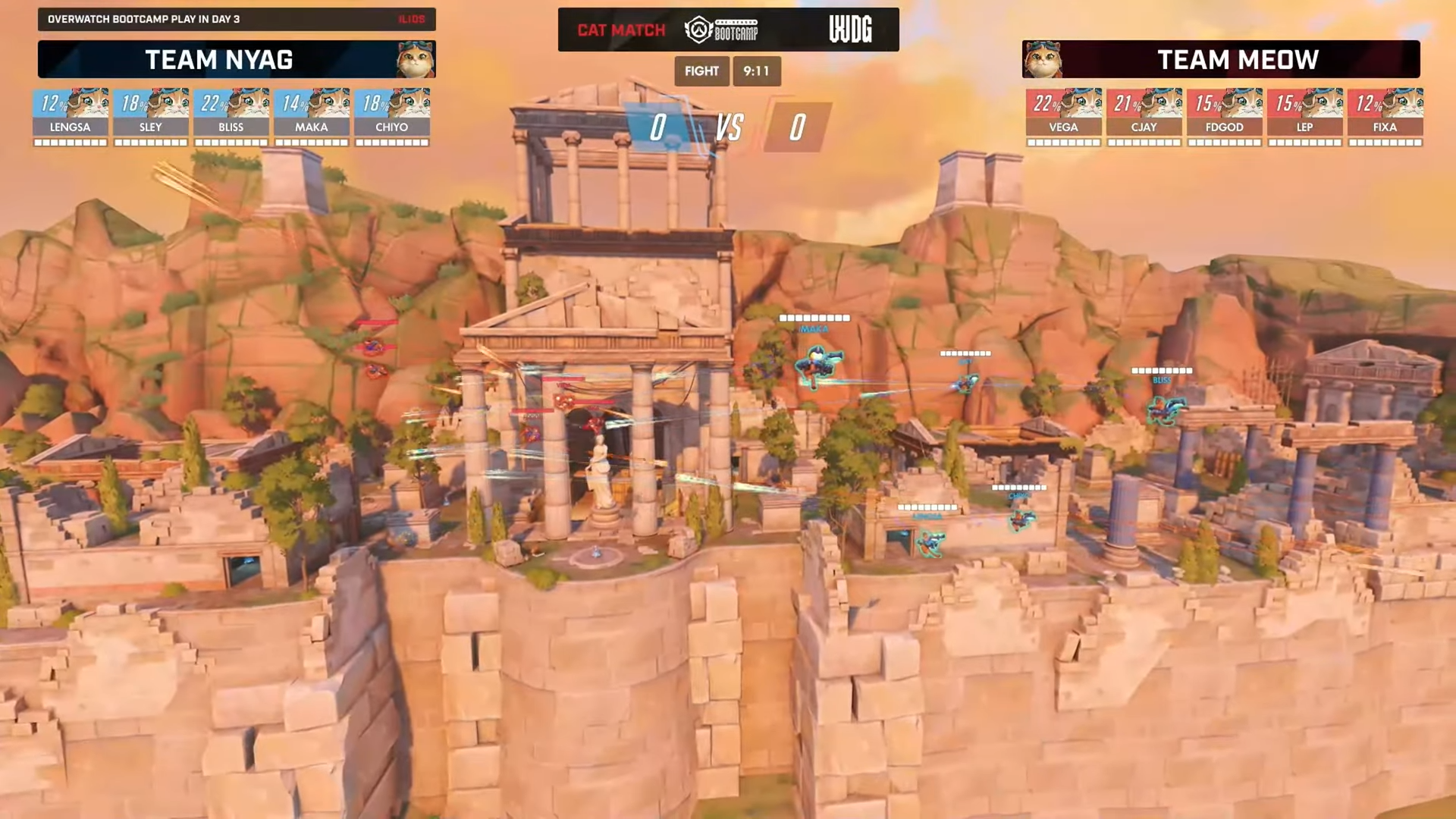
Task: Click FDGOD's player card
Action: (1224, 116)
